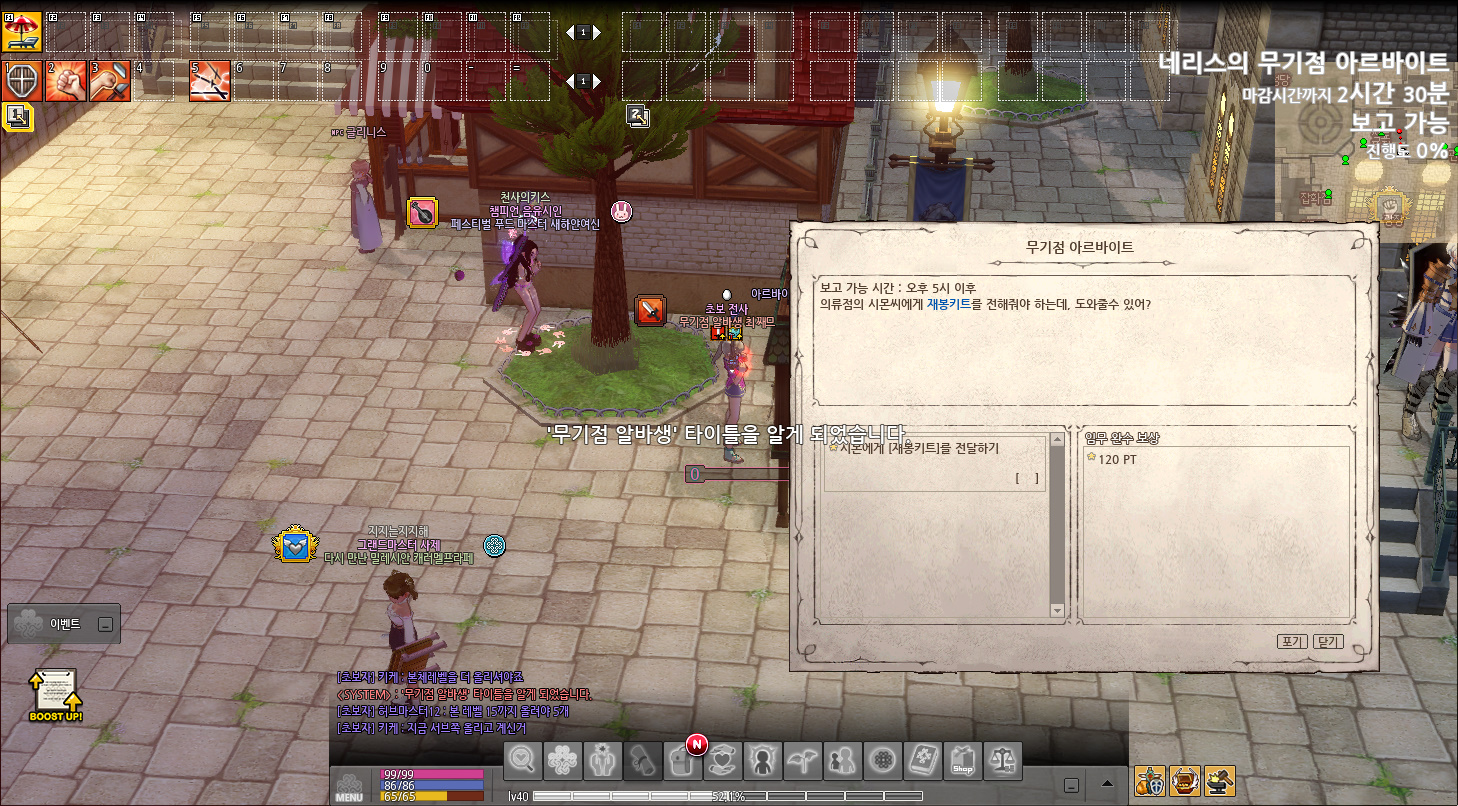
Task: Trigger the multi-sword skill in slot 5
Action: [209, 81]
